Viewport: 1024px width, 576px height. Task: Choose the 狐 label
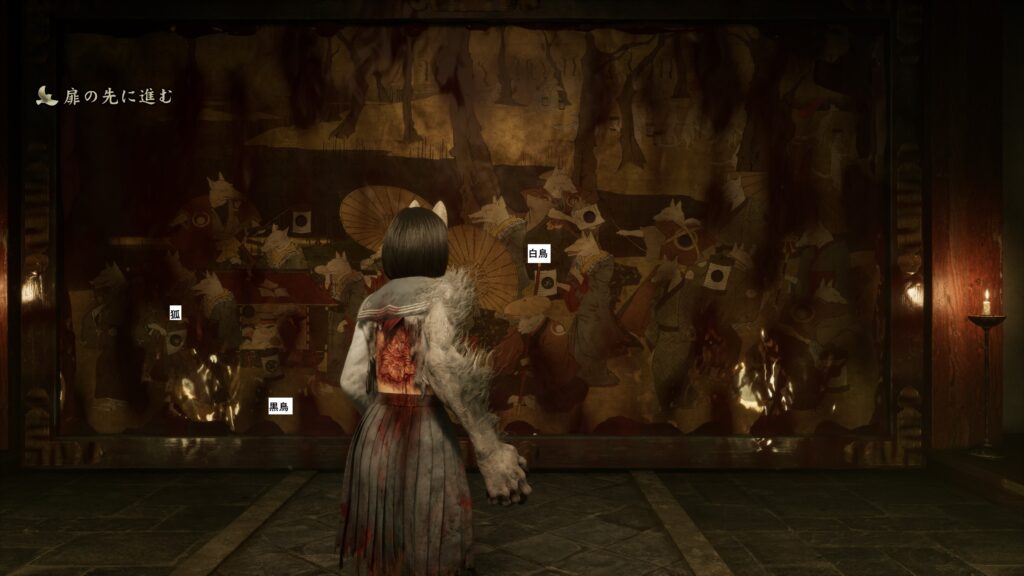pyautogui.click(x=175, y=314)
